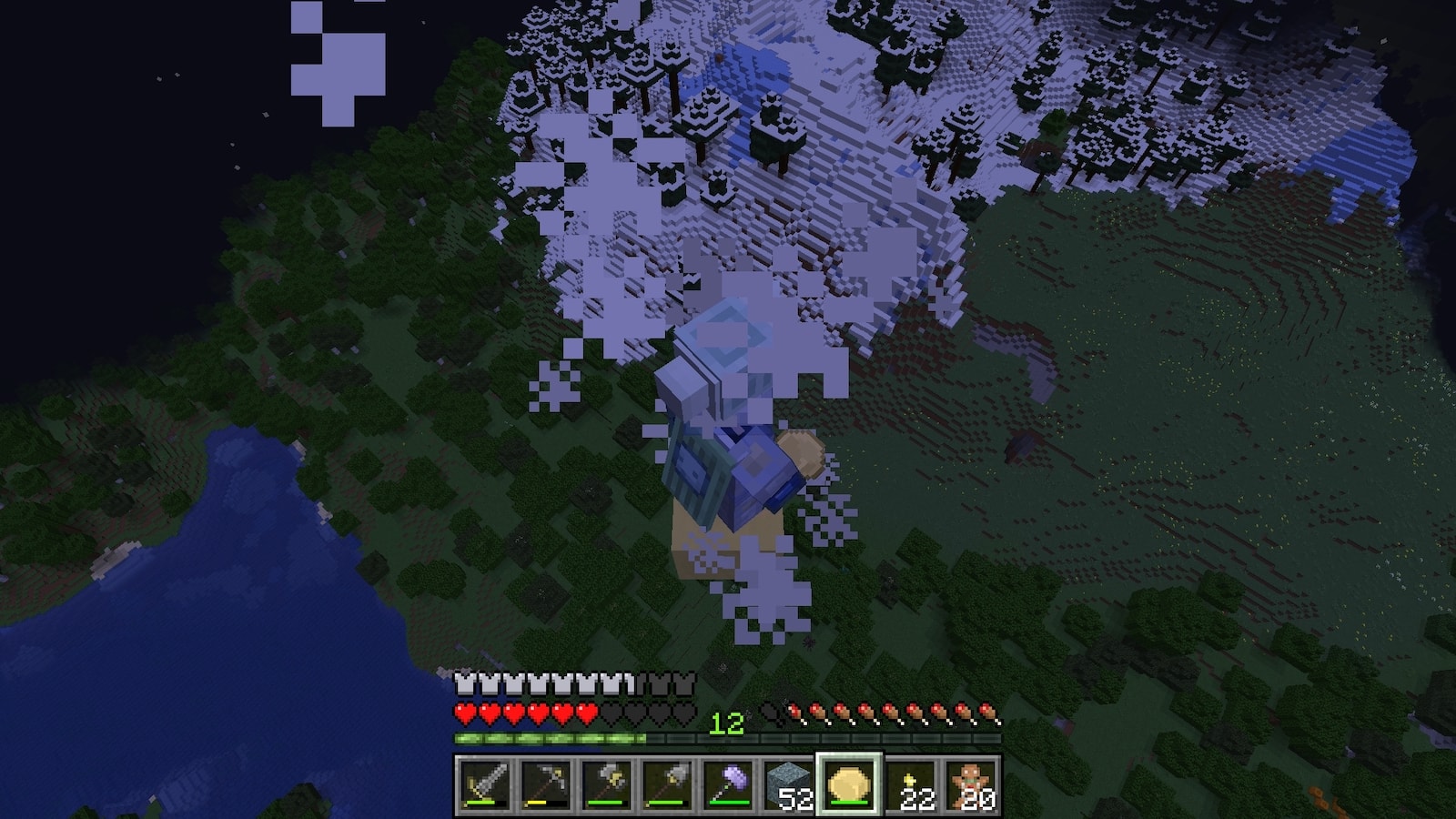Viewport: 1456px width, 819px height.
Task: Select the sword in the hotbar
Action: click(484, 784)
